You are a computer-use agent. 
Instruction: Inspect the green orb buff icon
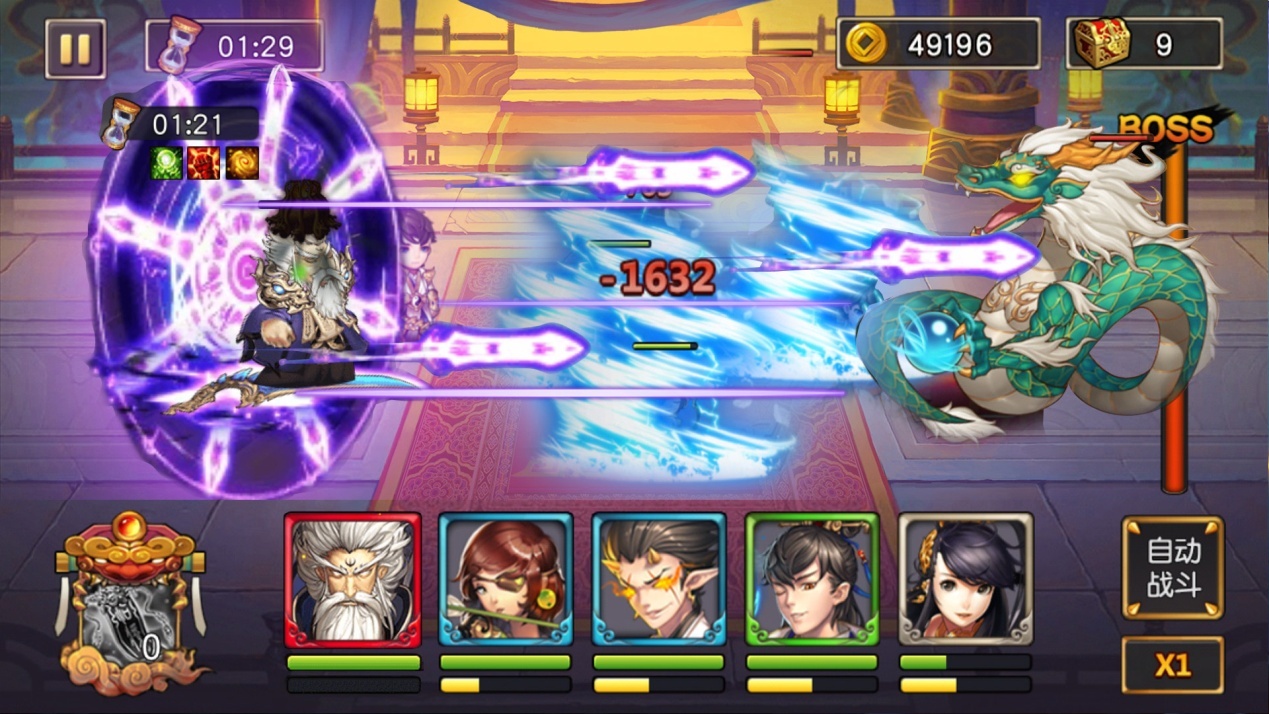pyautogui.click(x=166, y=163)
